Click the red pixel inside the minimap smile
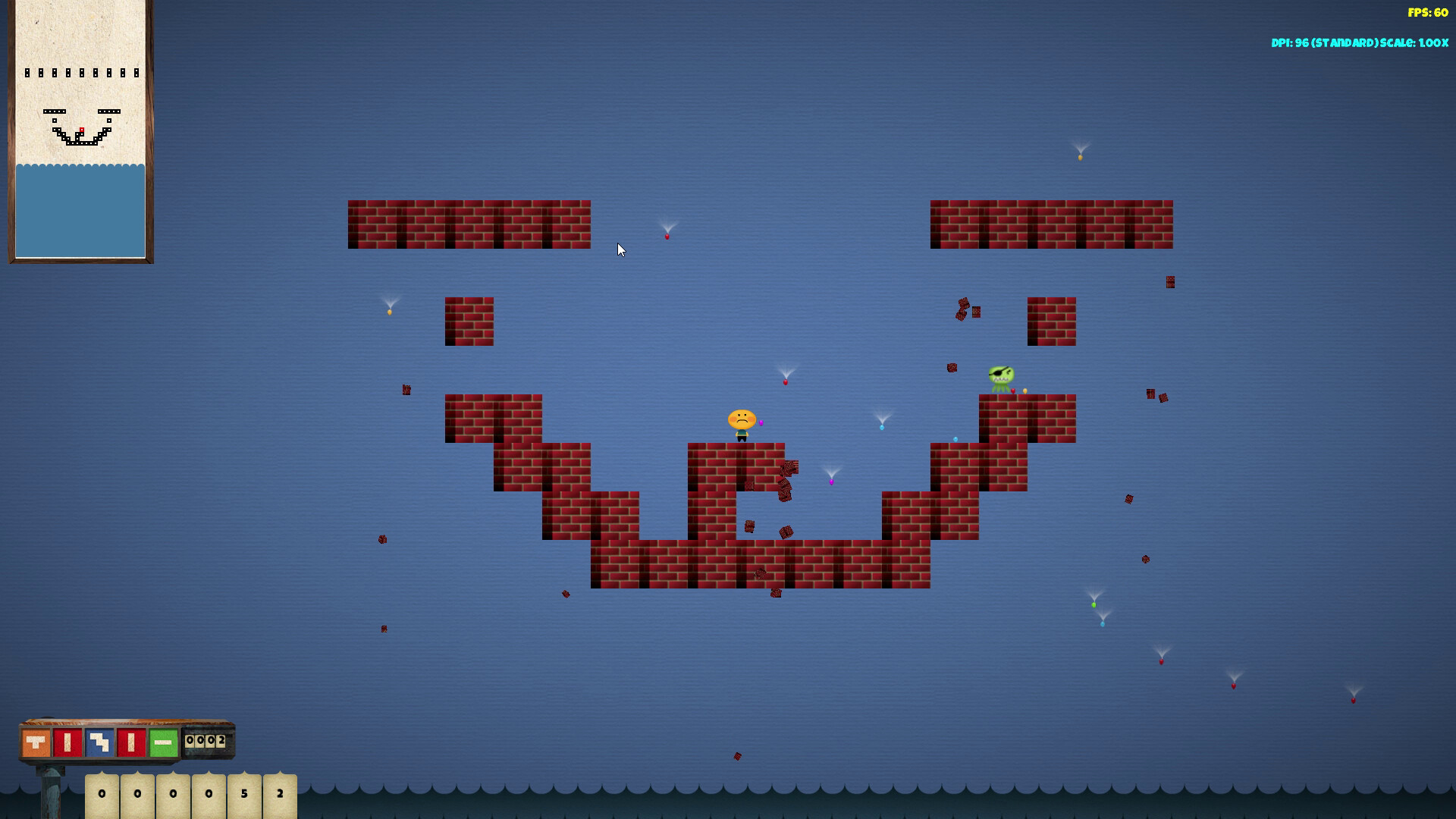This screenshot has width=1456, height=819. (x=81, y=129)
